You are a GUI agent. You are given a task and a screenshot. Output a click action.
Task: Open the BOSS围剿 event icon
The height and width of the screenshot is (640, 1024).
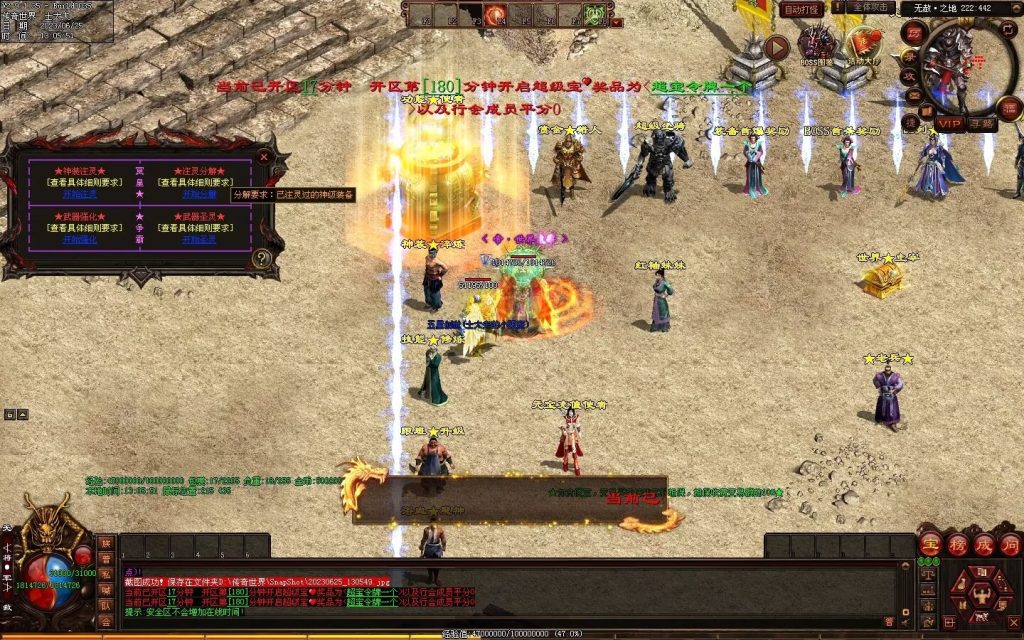[x=817, y=47]
